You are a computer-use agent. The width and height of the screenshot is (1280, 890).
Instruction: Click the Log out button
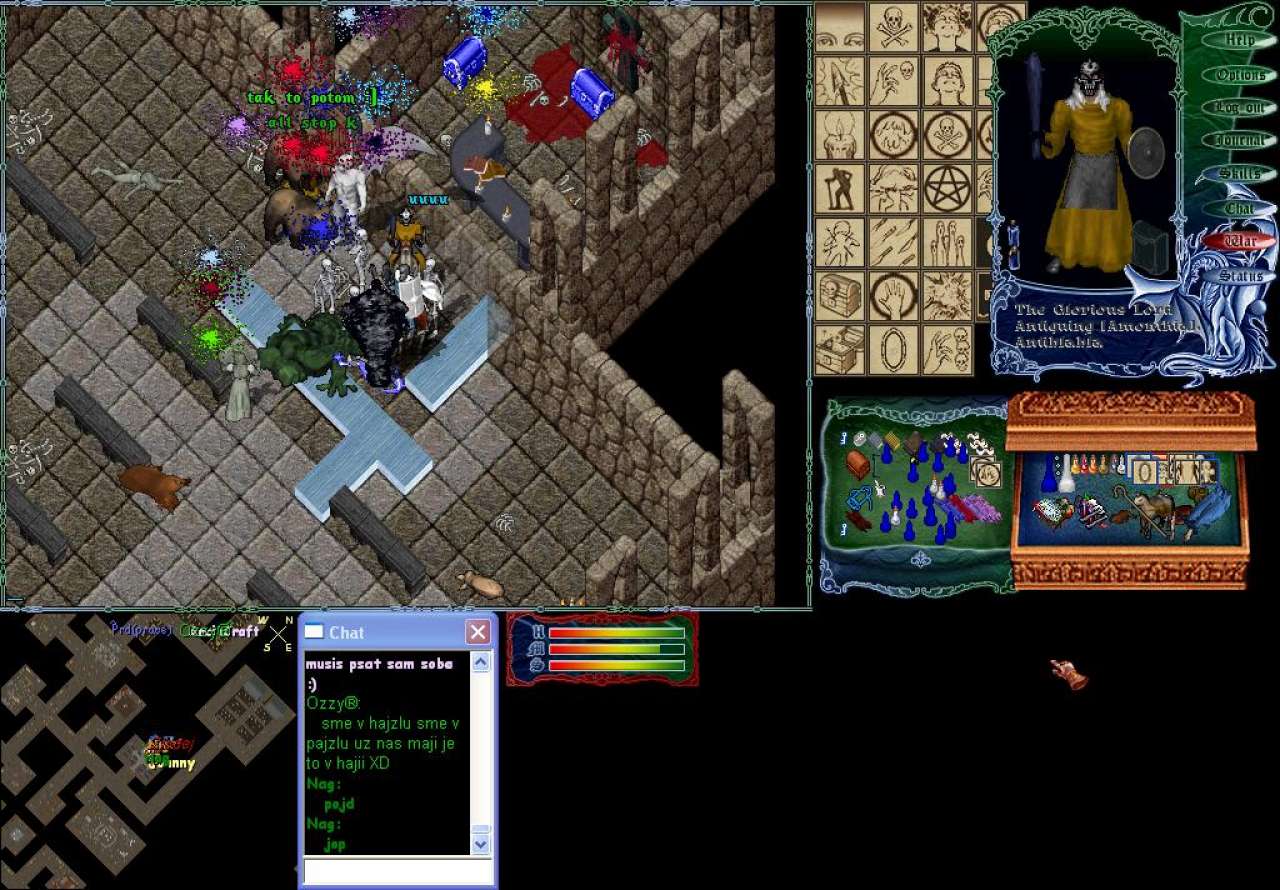pyautogui.click(x=1240, y=108)
